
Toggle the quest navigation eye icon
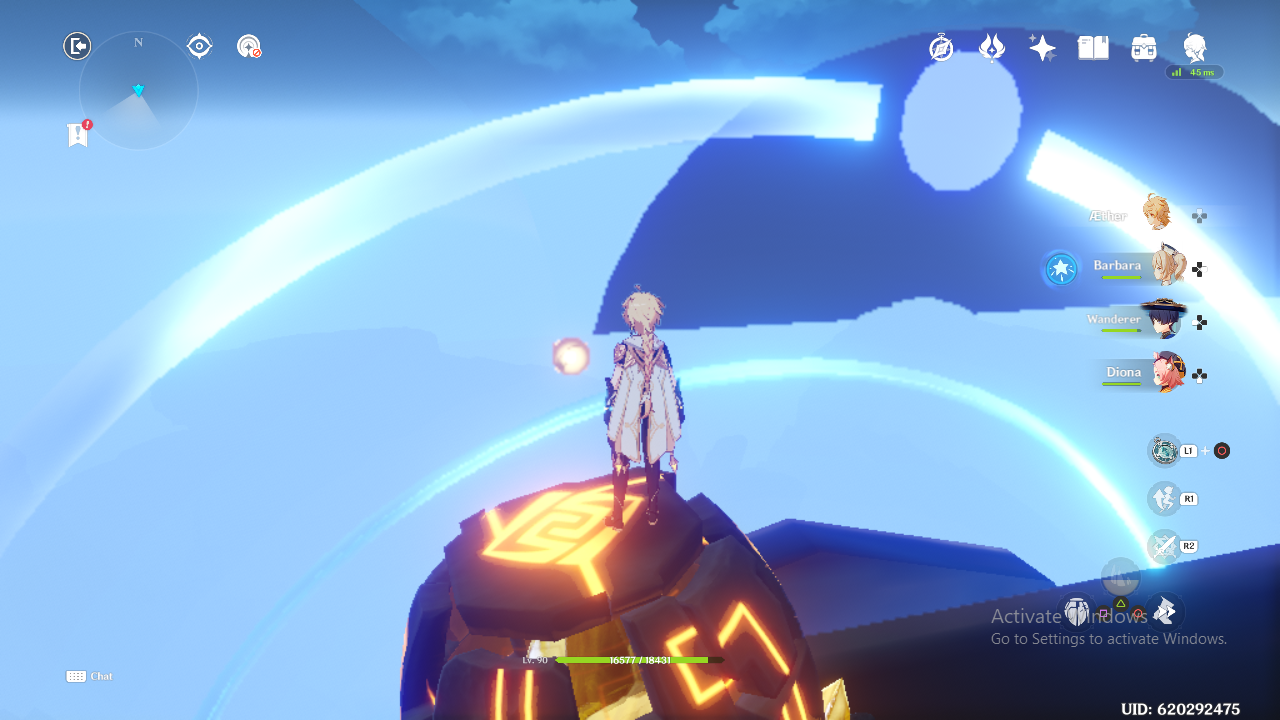click(x=199, y=45)
